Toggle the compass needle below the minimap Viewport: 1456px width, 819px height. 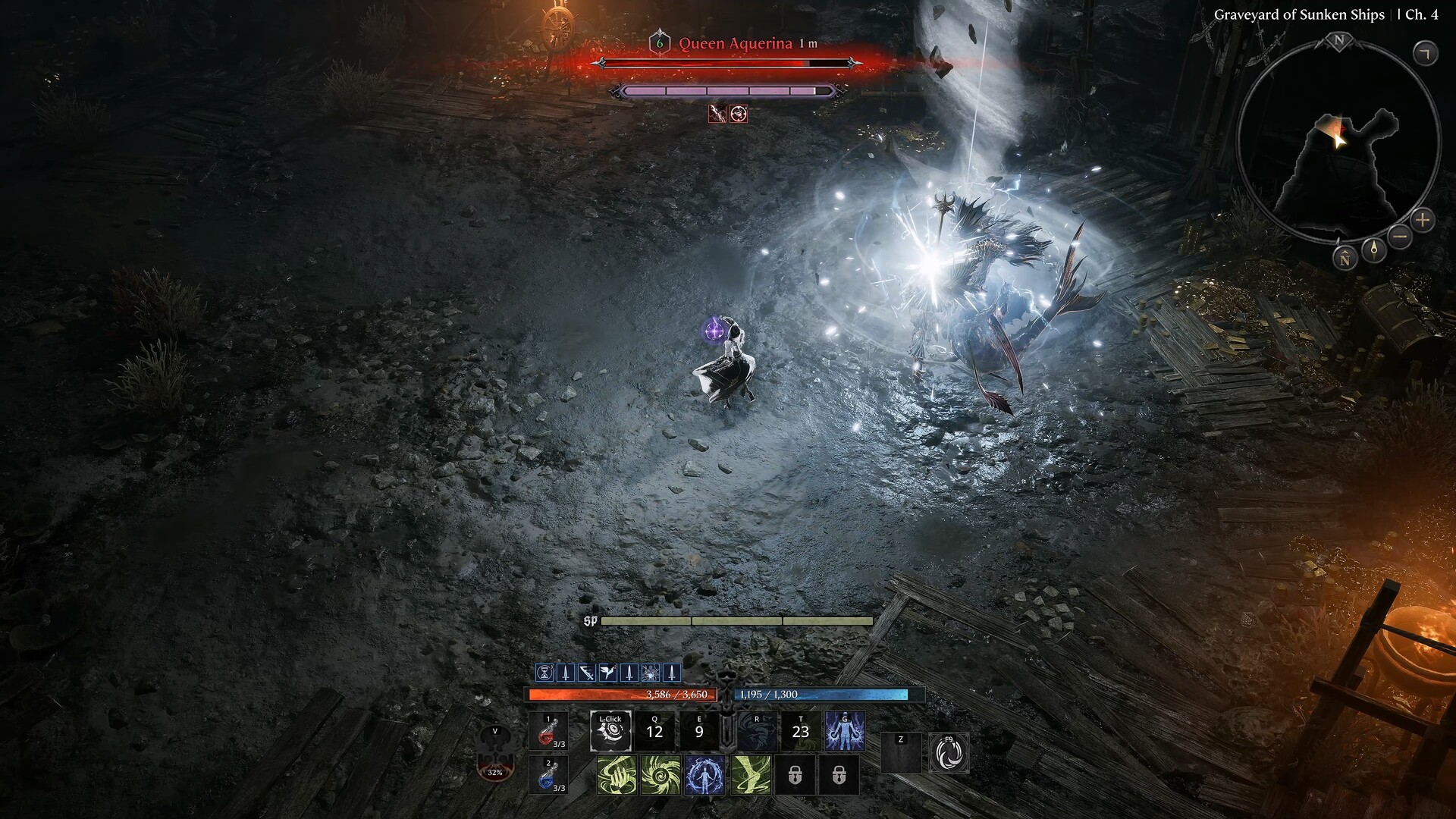[x=1373, y=251]
